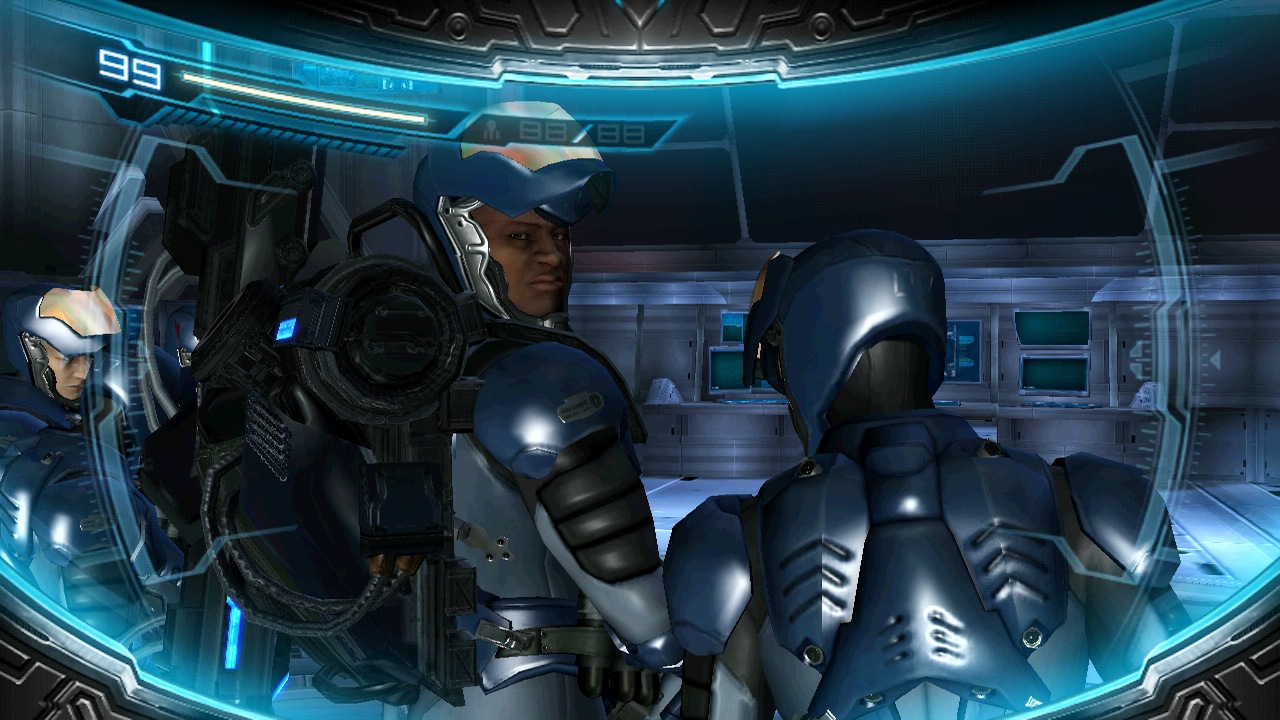Click the blue-lit module on the shoulder cannon

point(287,327)
